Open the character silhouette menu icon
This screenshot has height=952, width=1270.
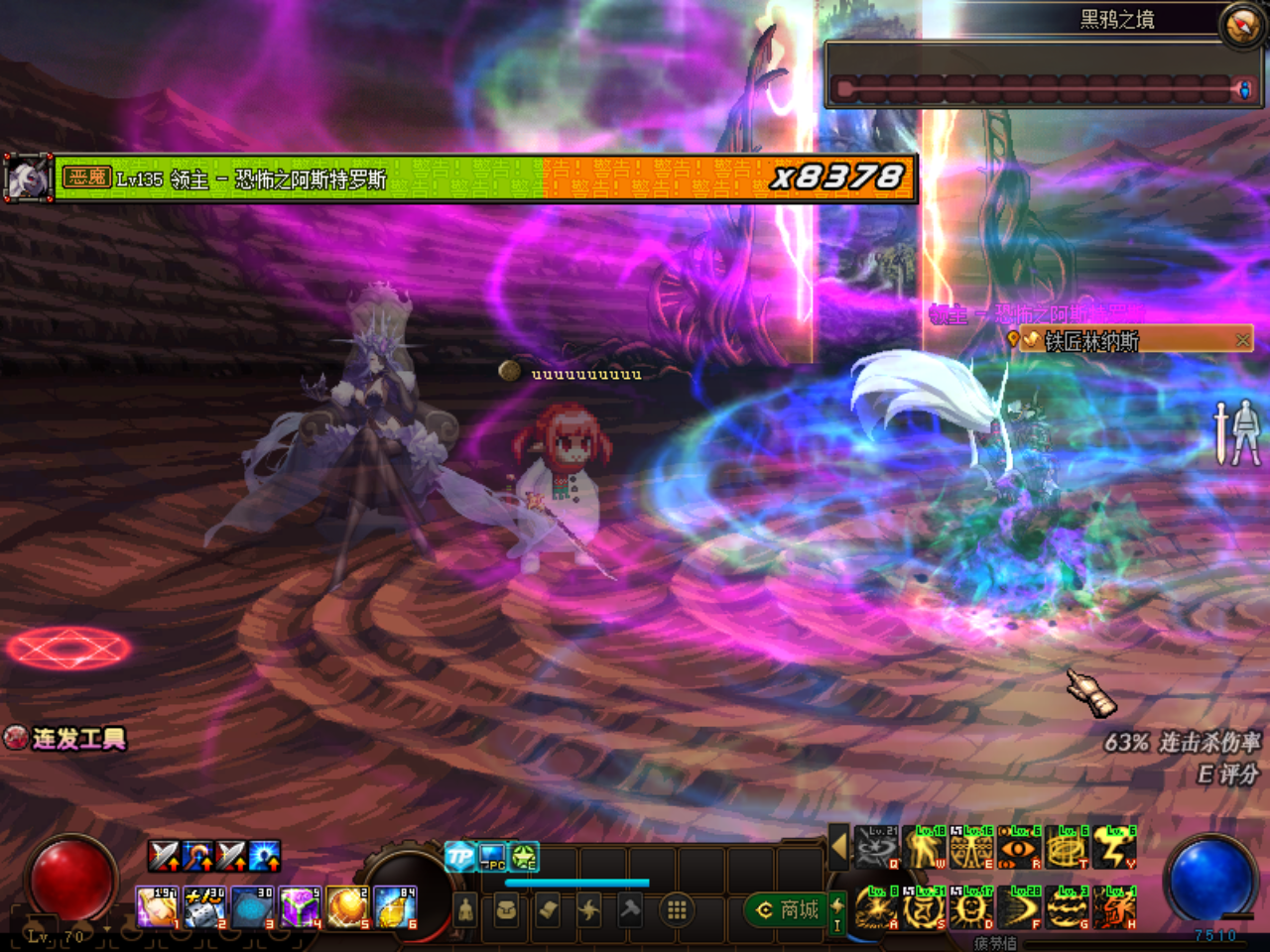[465, 909]
